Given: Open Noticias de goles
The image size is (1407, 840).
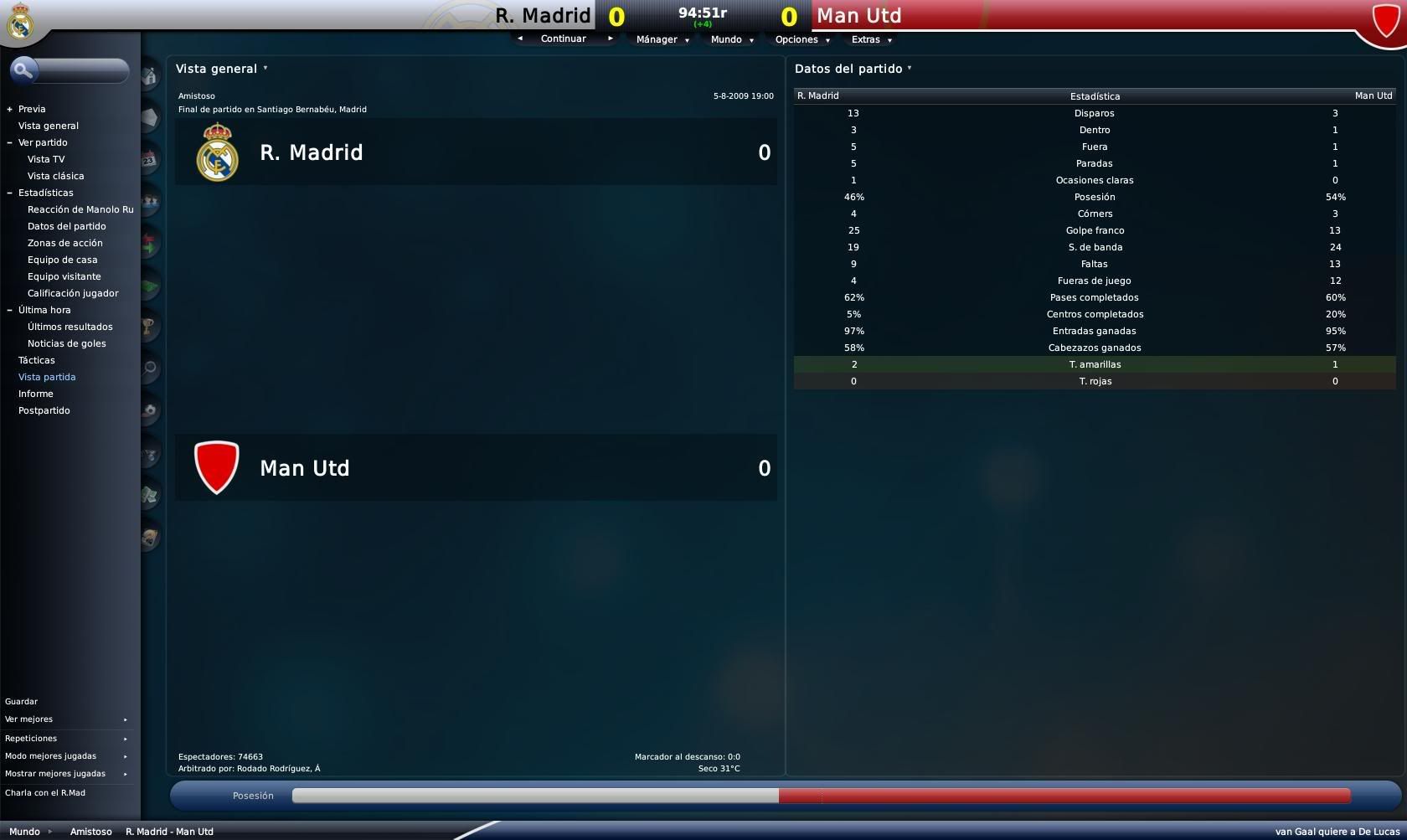Looking at the screenshot, I should (66, 343).
